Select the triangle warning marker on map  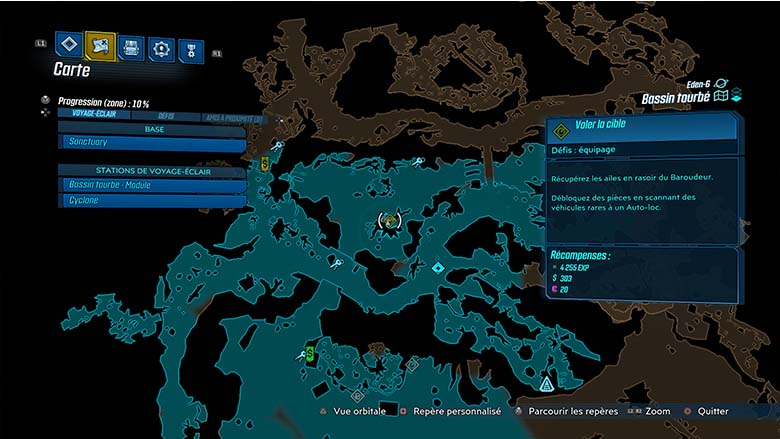[x=546, y=384]
